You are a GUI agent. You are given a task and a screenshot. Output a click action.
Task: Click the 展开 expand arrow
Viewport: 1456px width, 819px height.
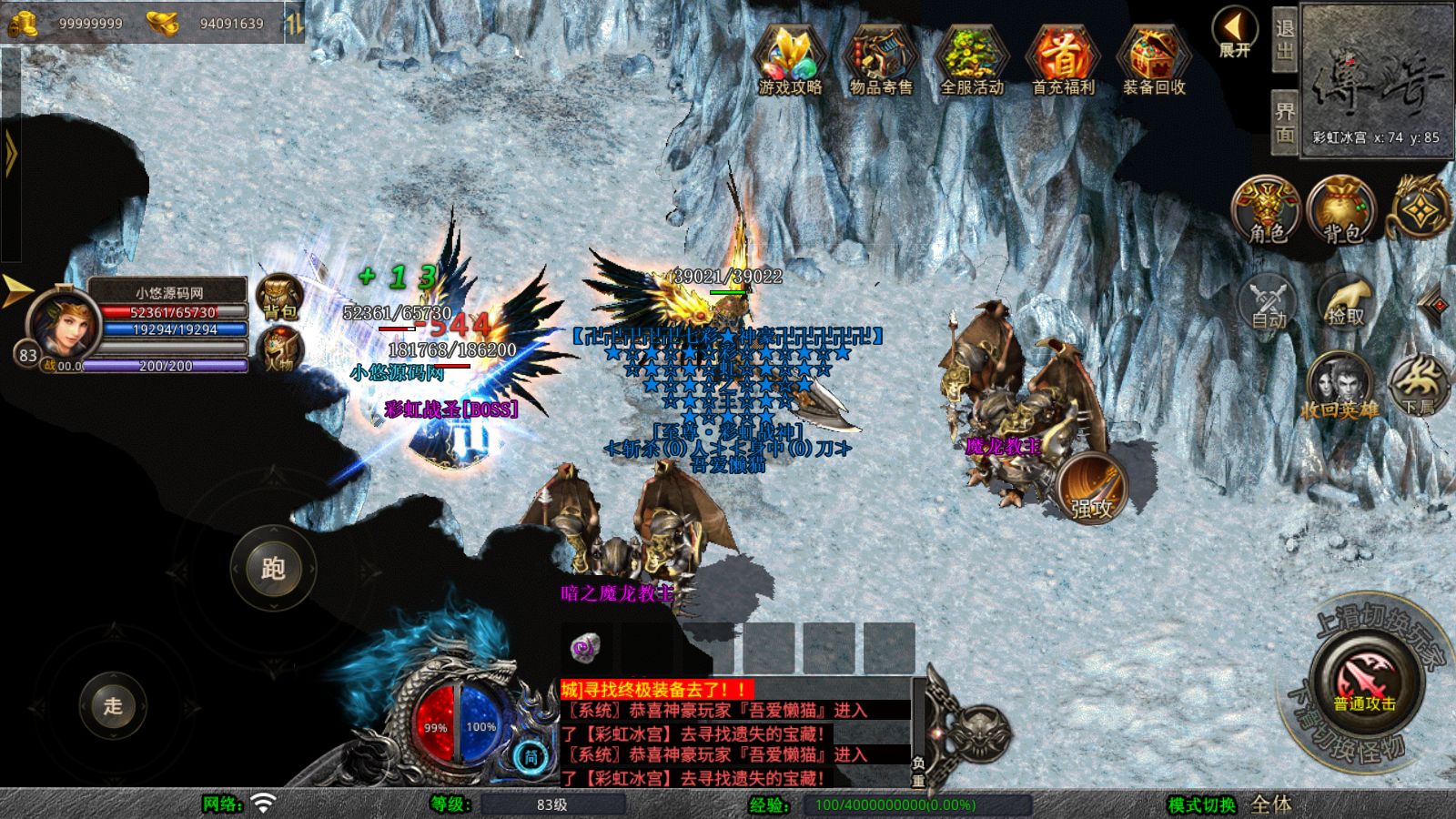1235,33
